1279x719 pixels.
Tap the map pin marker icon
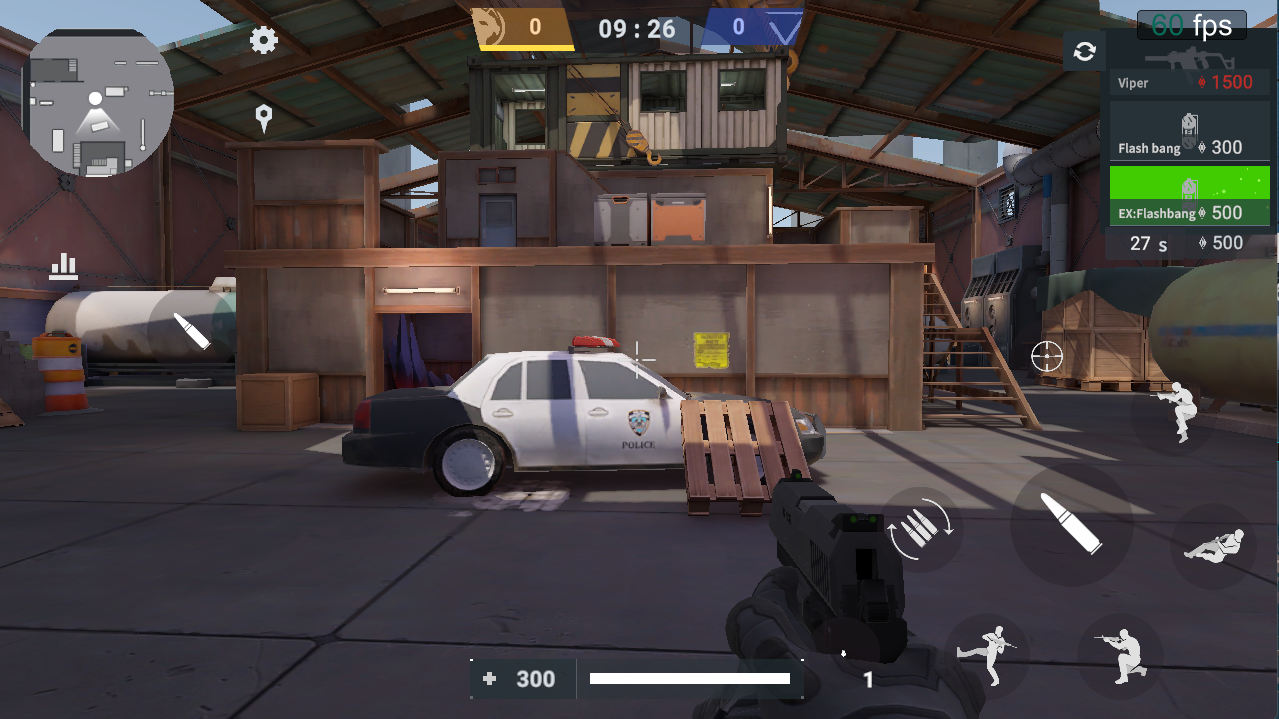(x=264, y=119)
